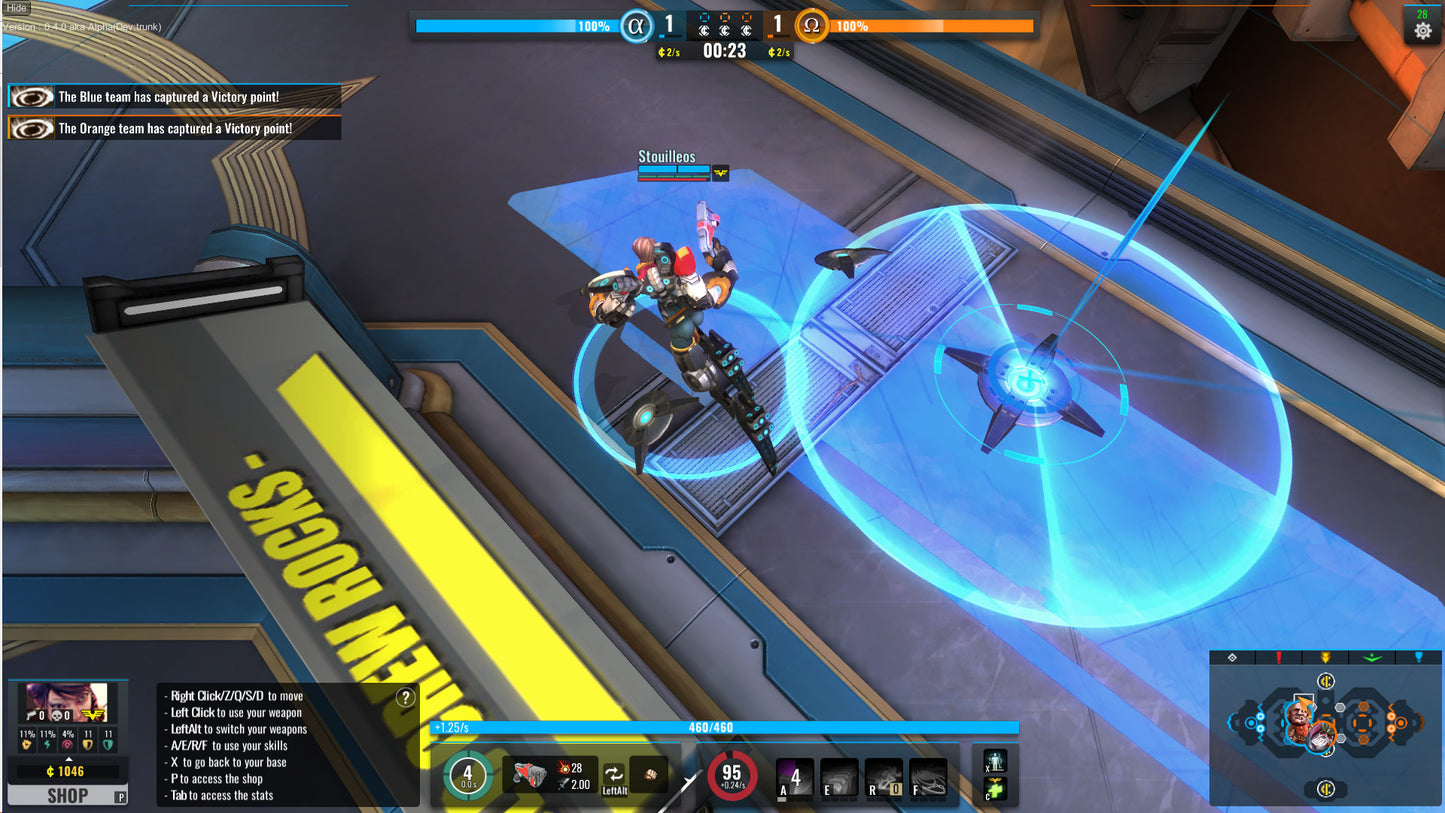This screenshot has height=813, width=1445.
Task: Open the gear settings menu
Action: pos(1422,31)
